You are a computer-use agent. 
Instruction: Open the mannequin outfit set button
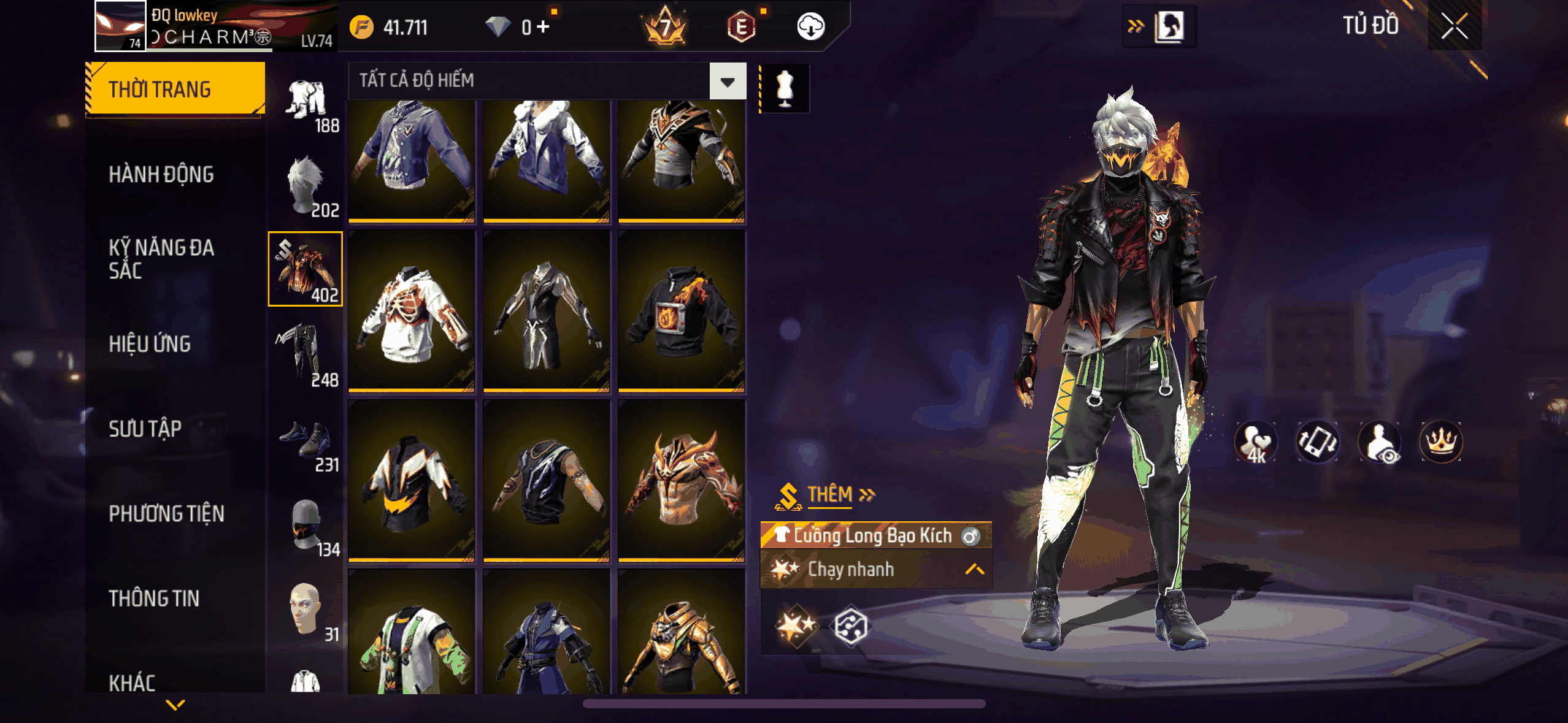point(785,88)
